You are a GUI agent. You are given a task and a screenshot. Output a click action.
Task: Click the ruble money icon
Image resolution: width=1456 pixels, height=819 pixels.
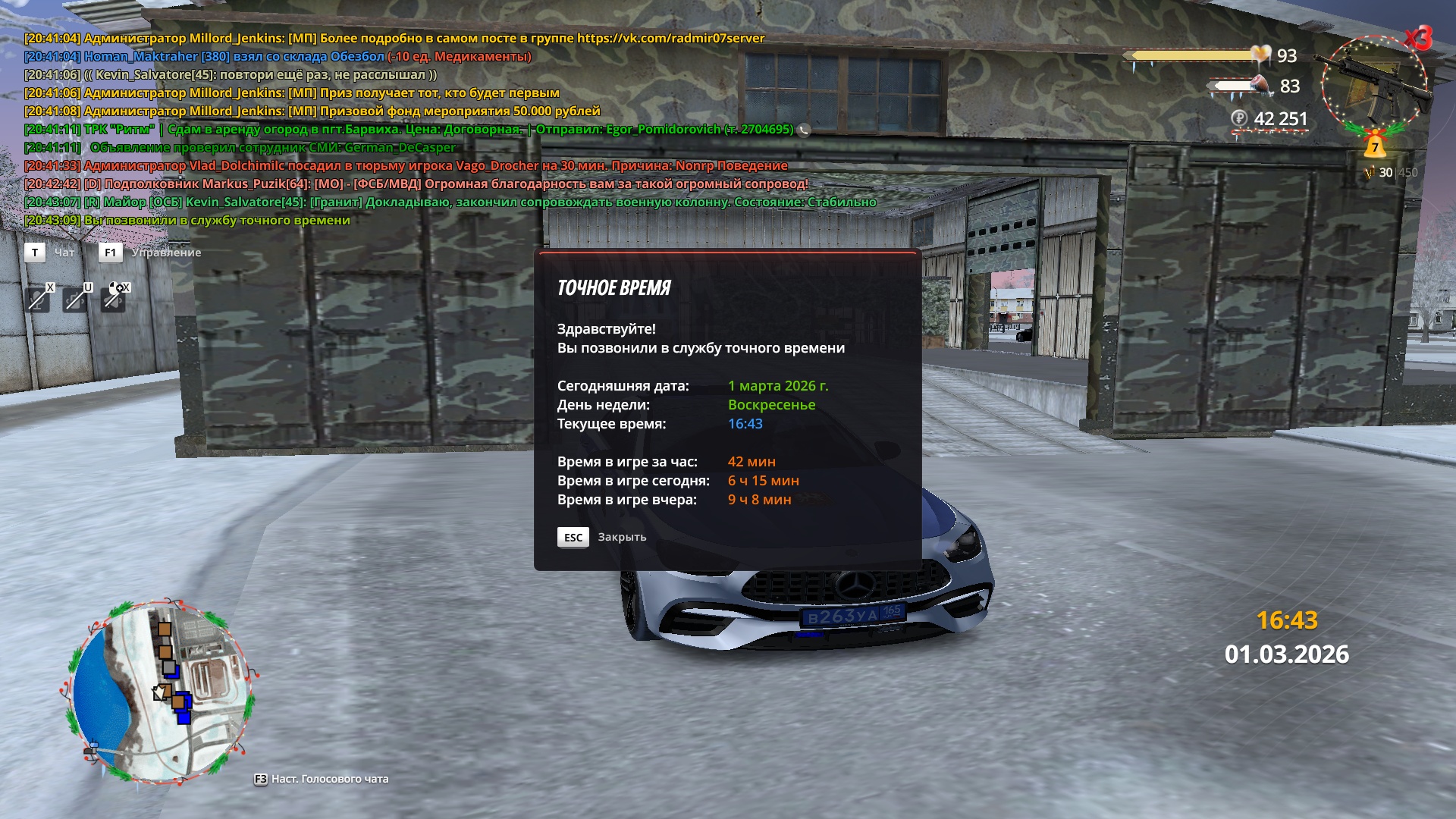pyautogui.click(x=1239, y=118)
